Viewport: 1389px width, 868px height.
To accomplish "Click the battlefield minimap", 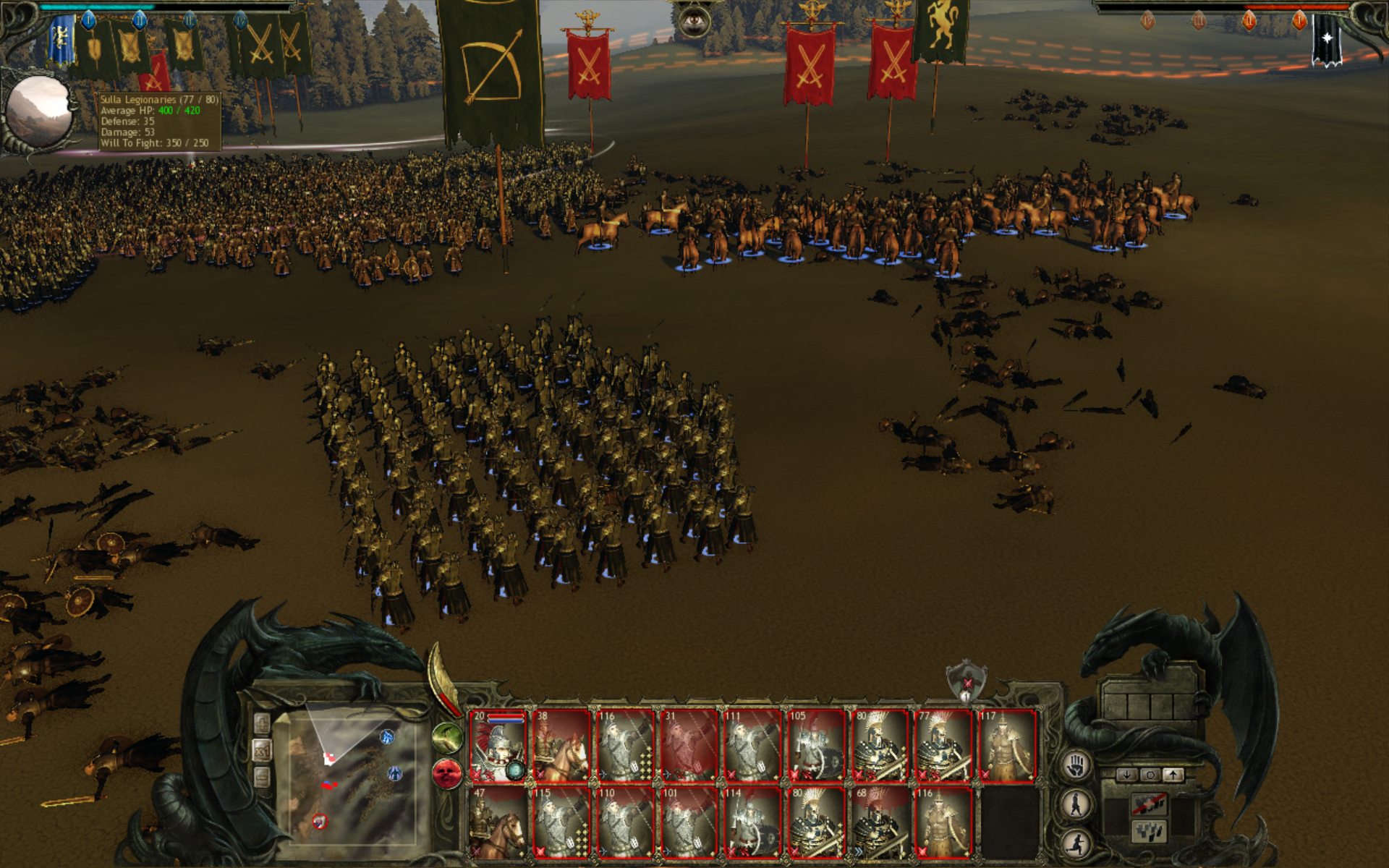I will click(353, 781).
